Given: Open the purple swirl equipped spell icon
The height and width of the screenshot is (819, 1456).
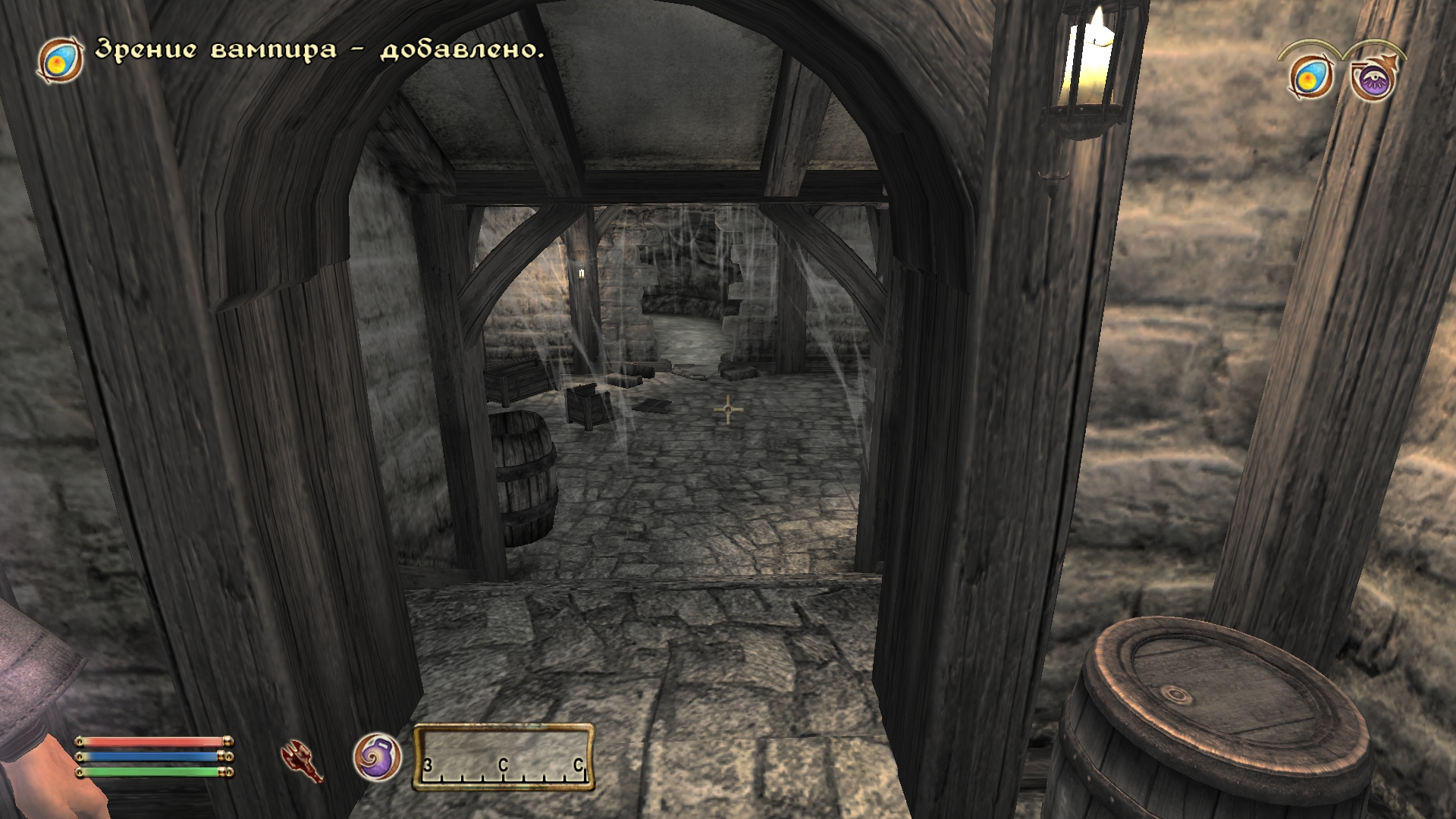Looking at the screenshot, I should pyautogui.click(x=378, y=757).
